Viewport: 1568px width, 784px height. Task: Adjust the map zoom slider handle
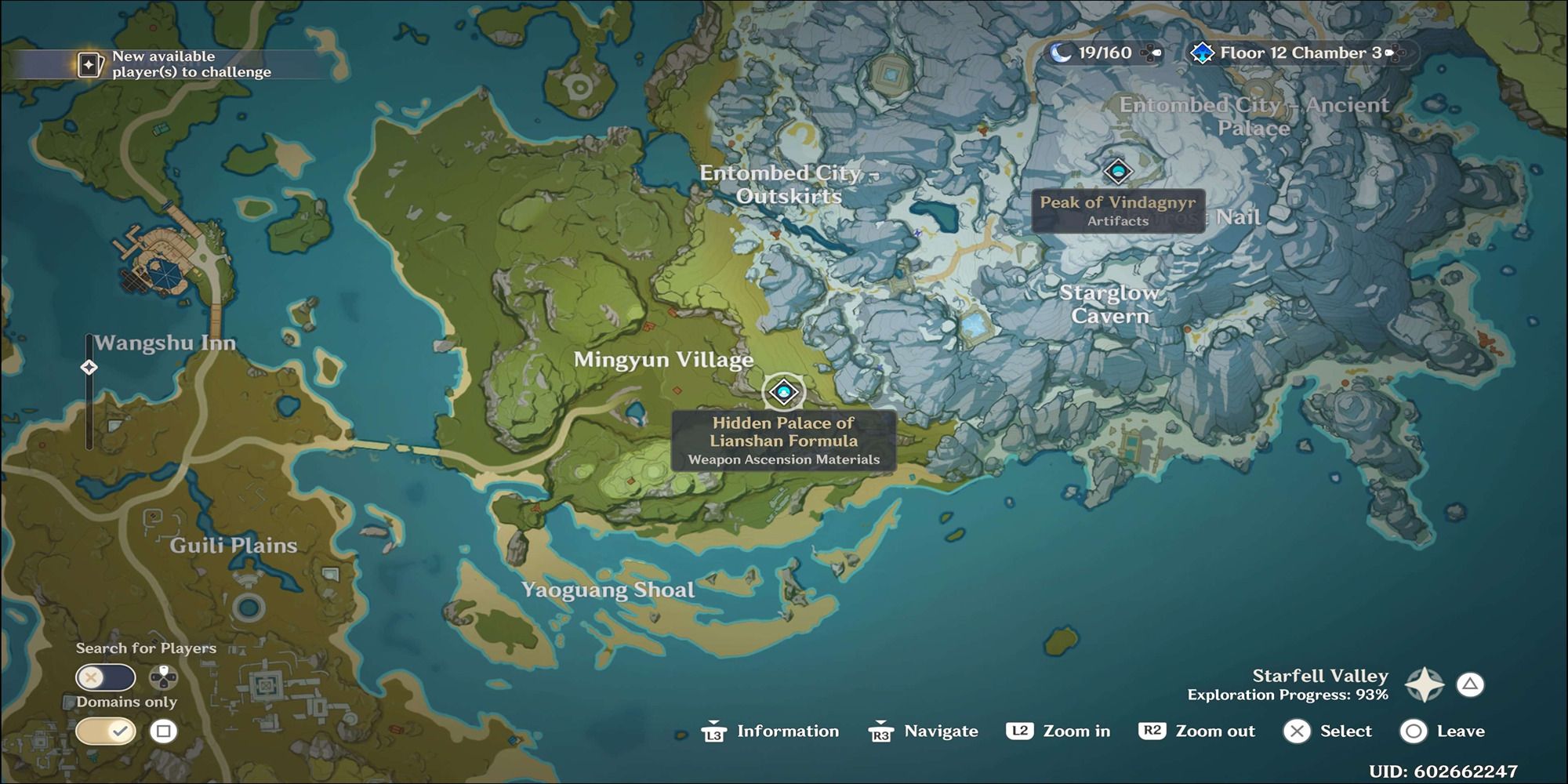[x=89, y=367]
